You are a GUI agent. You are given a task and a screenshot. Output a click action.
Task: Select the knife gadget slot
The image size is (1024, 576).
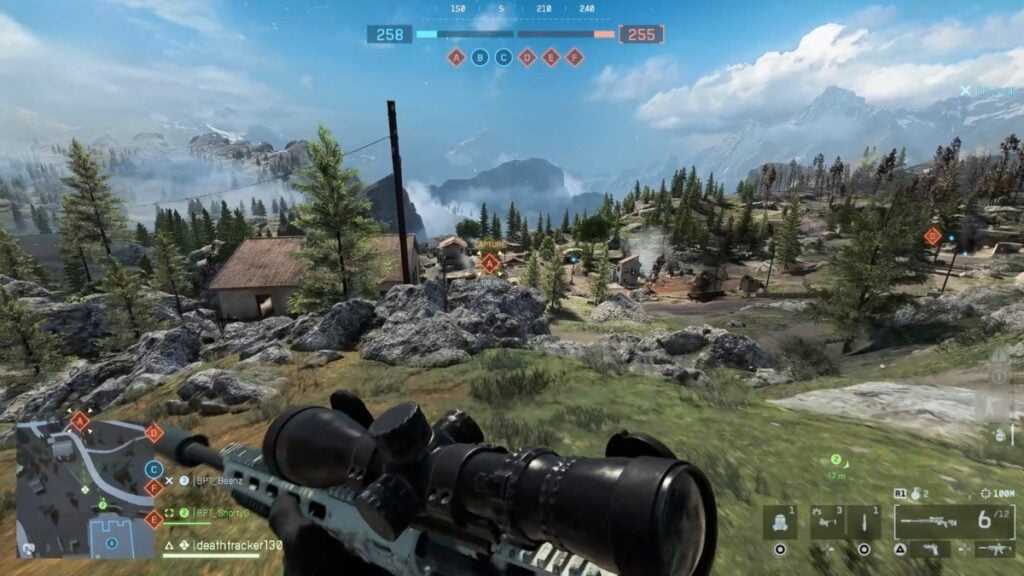[x=864, y=521]
